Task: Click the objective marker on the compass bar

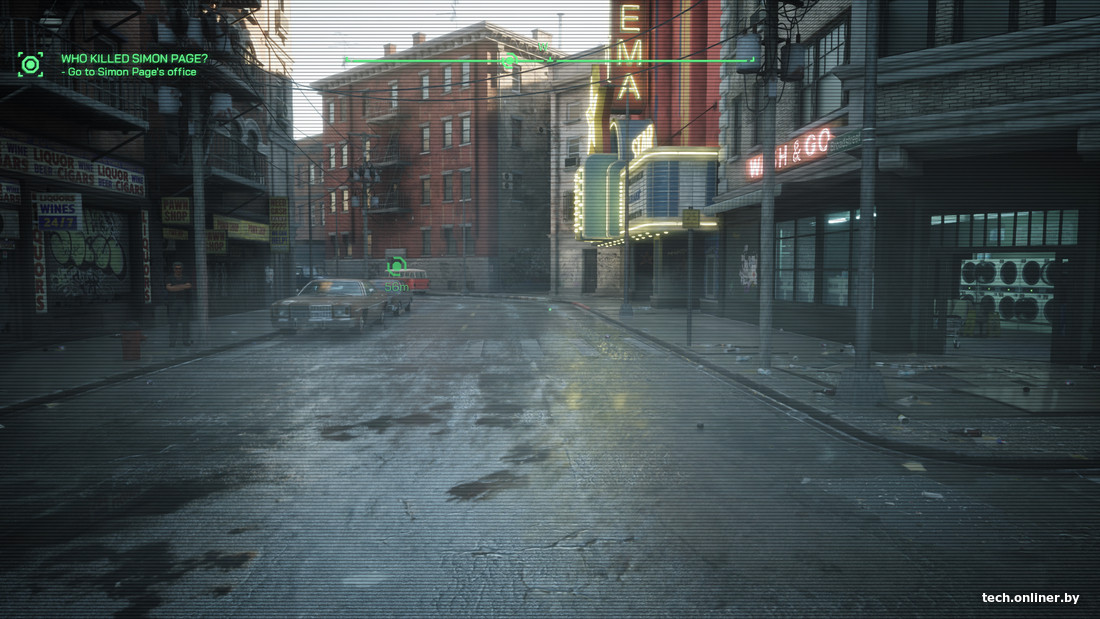Action: (x=508, y=60)
